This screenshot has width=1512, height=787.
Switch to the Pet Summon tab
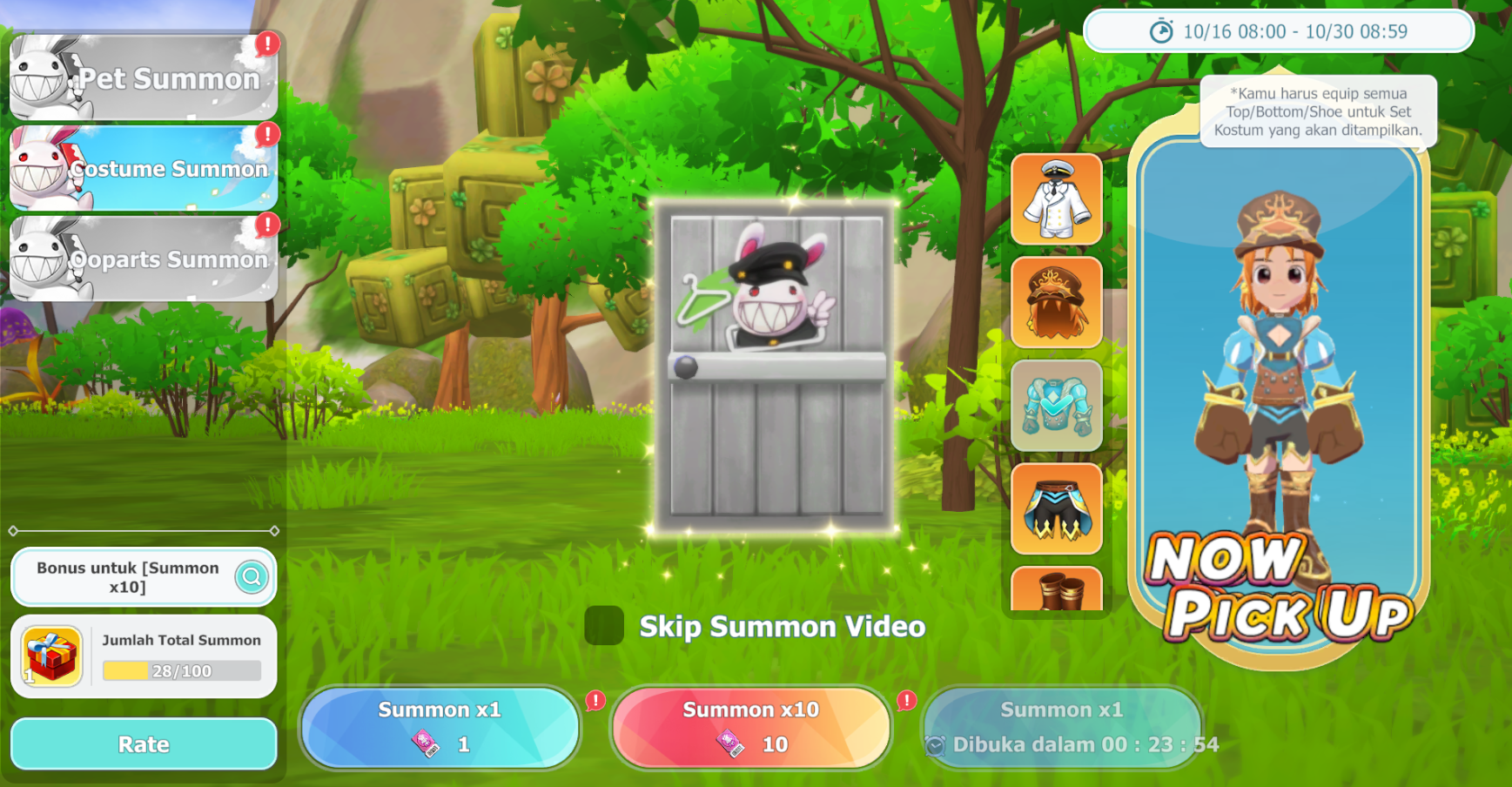coord(144,77)
